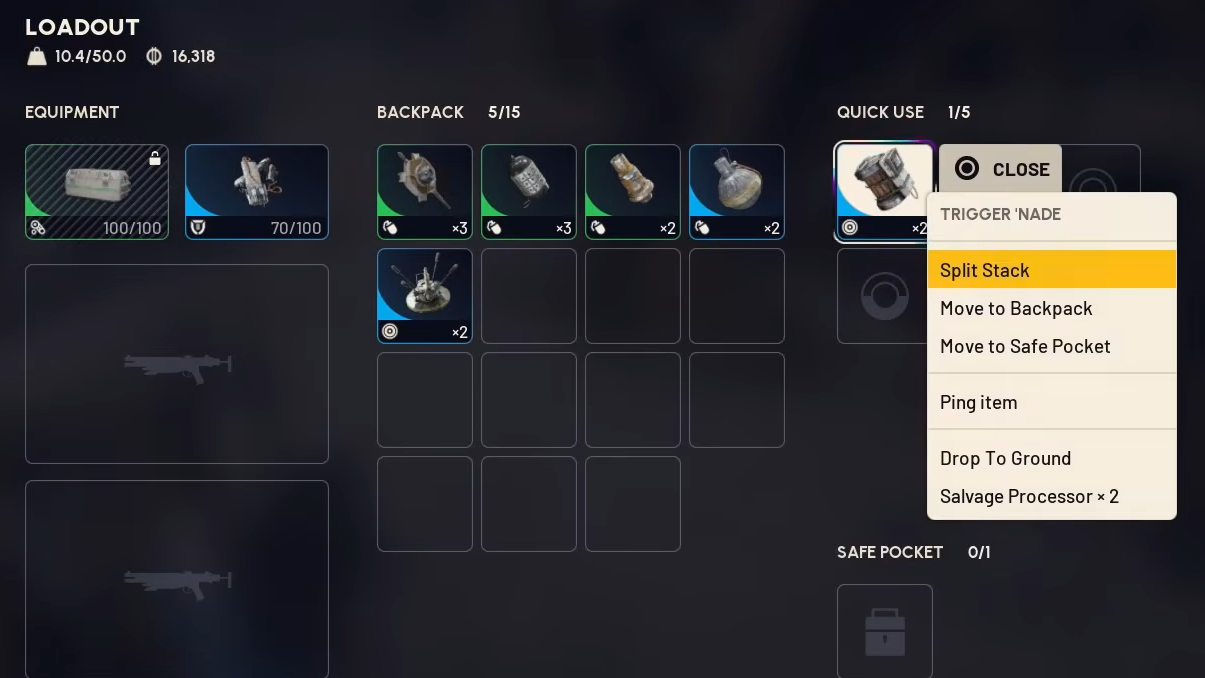
Task: Salvage the item for Processor ×2
Action: tap(1051, 496)
